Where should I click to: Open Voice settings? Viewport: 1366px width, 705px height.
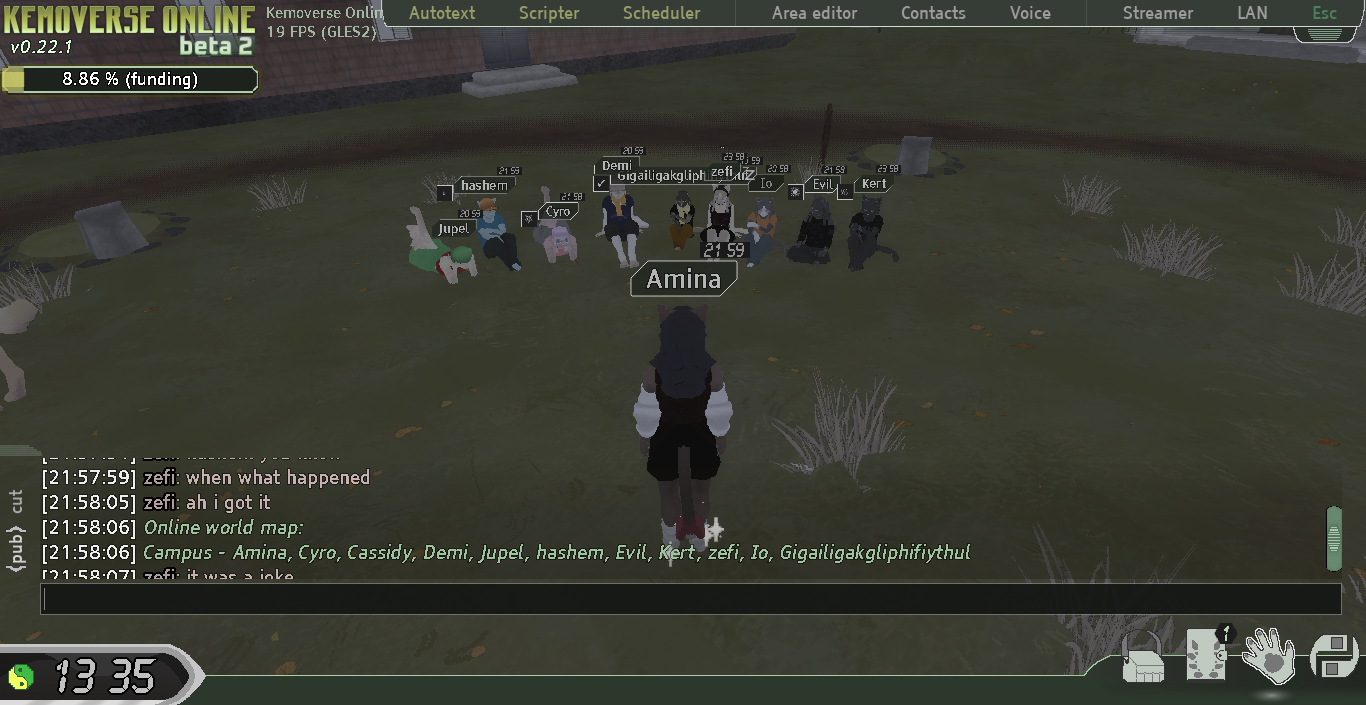pyautogui.click(x=1030, y=13)
